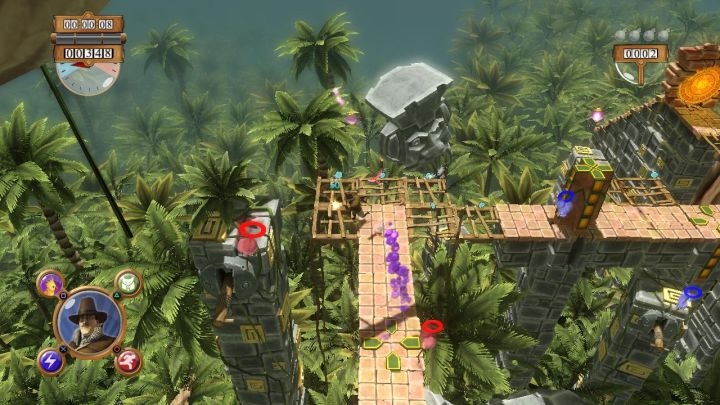The width and height of the screenshot is (720, 405).
Task: Activate the red running man ability
Action: (x=128, y=361)
